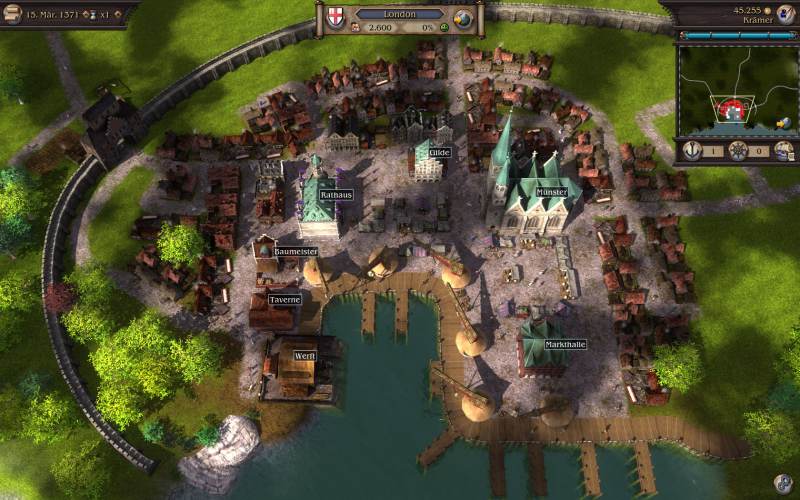Open the ship and scroll icon below the minimap
Screen dimensions: 800x500
tap(784, 151)
